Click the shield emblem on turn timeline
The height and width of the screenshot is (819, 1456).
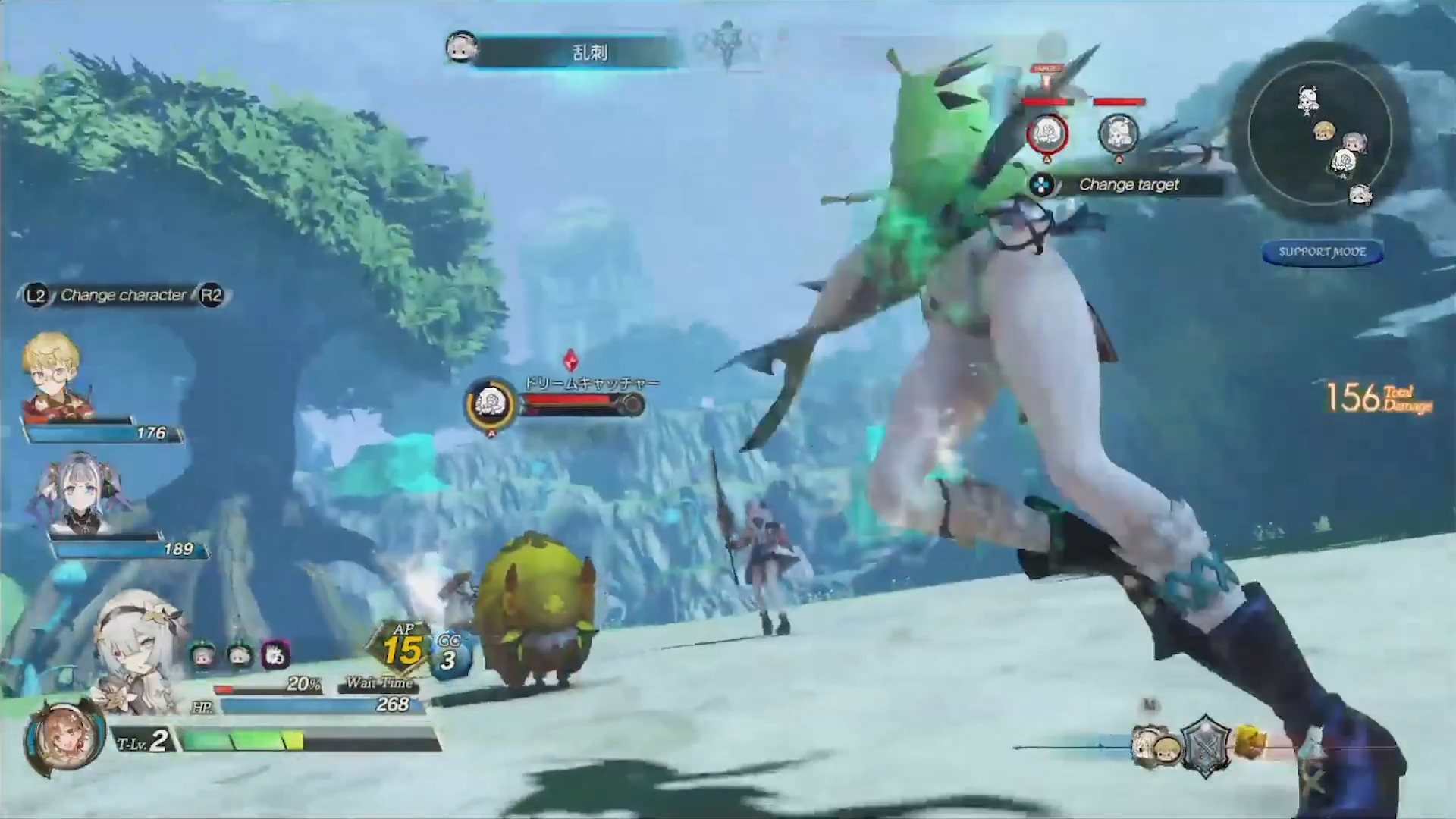1205,745
